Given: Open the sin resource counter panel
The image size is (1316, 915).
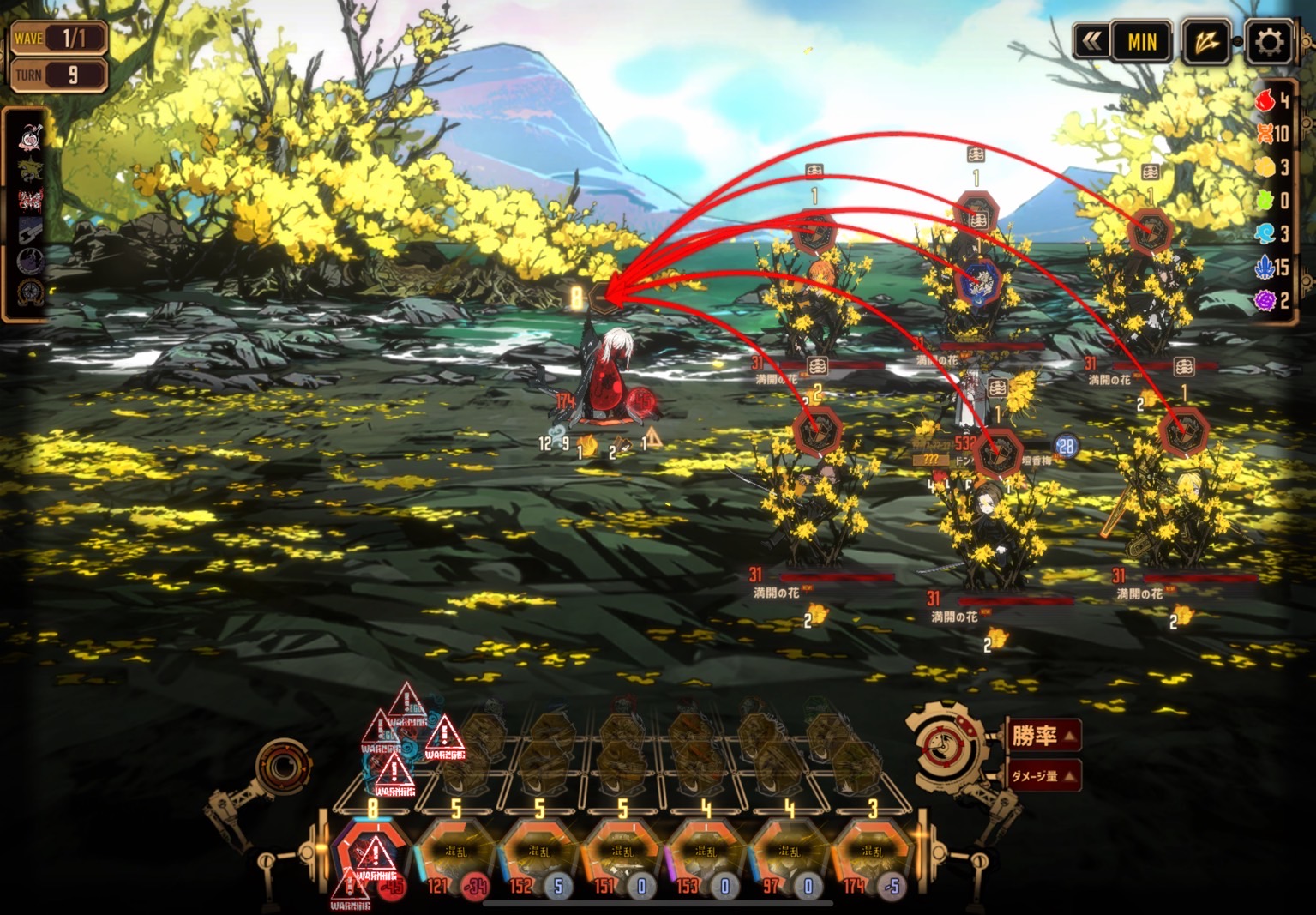Looking at the screenshot, I should (1275, 200).
